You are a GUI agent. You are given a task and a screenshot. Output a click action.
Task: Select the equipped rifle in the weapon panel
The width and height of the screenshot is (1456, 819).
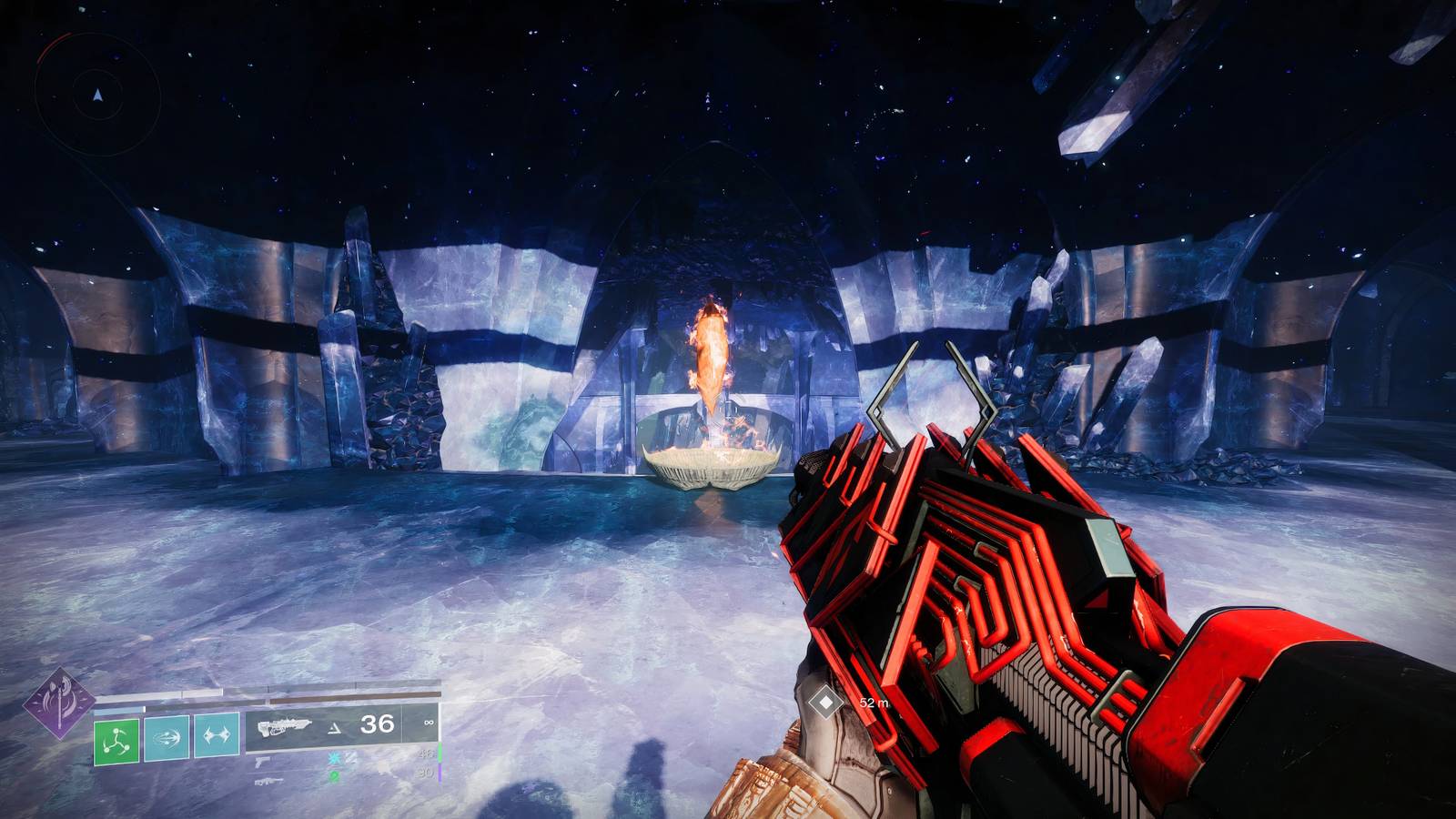tap(285, 727)
